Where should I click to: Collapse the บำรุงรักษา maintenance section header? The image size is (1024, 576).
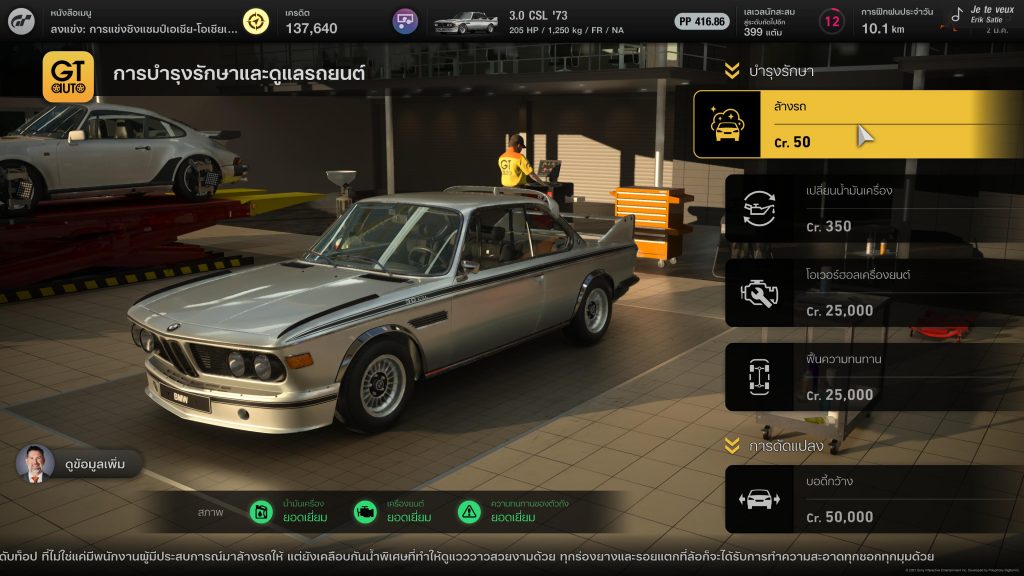click(769, 71)
